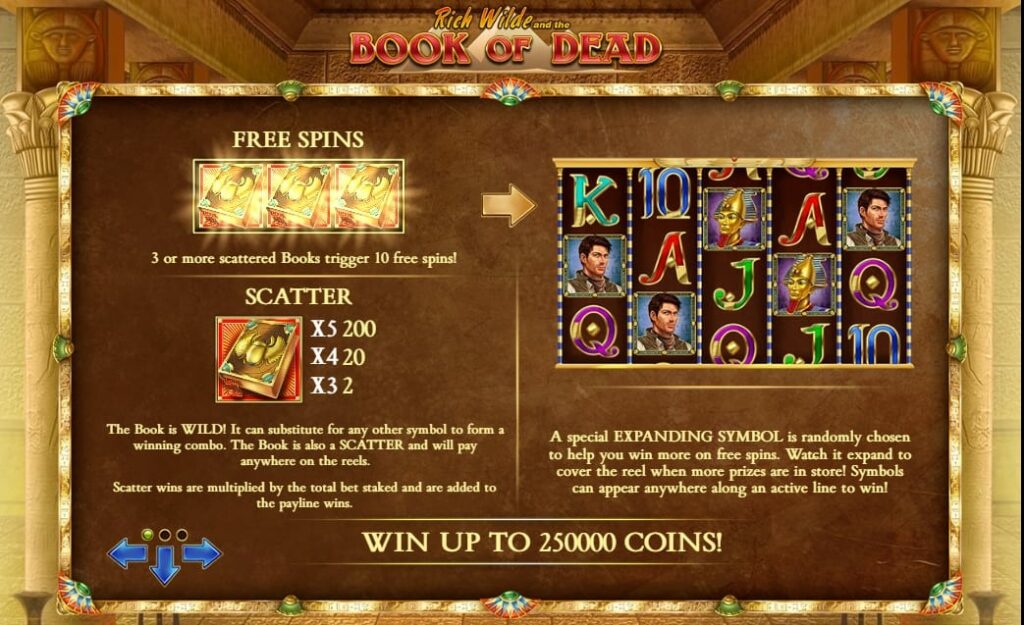Select the middle page indicator dot
The image size is (1024, 625).
point(165,534)
